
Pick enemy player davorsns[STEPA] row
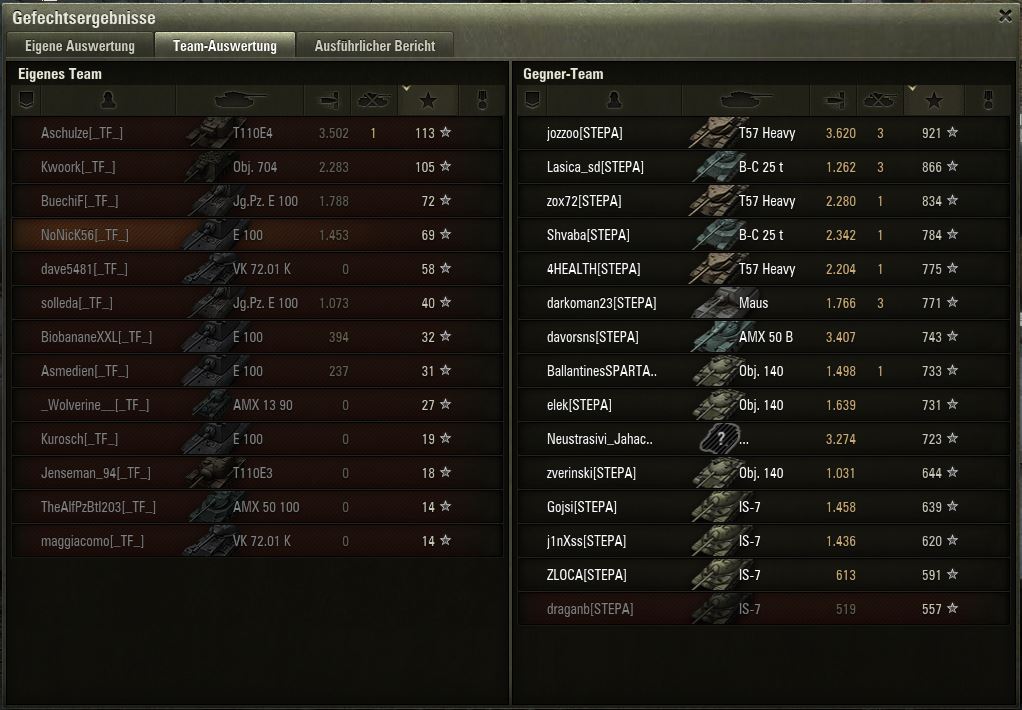point(592,337)
